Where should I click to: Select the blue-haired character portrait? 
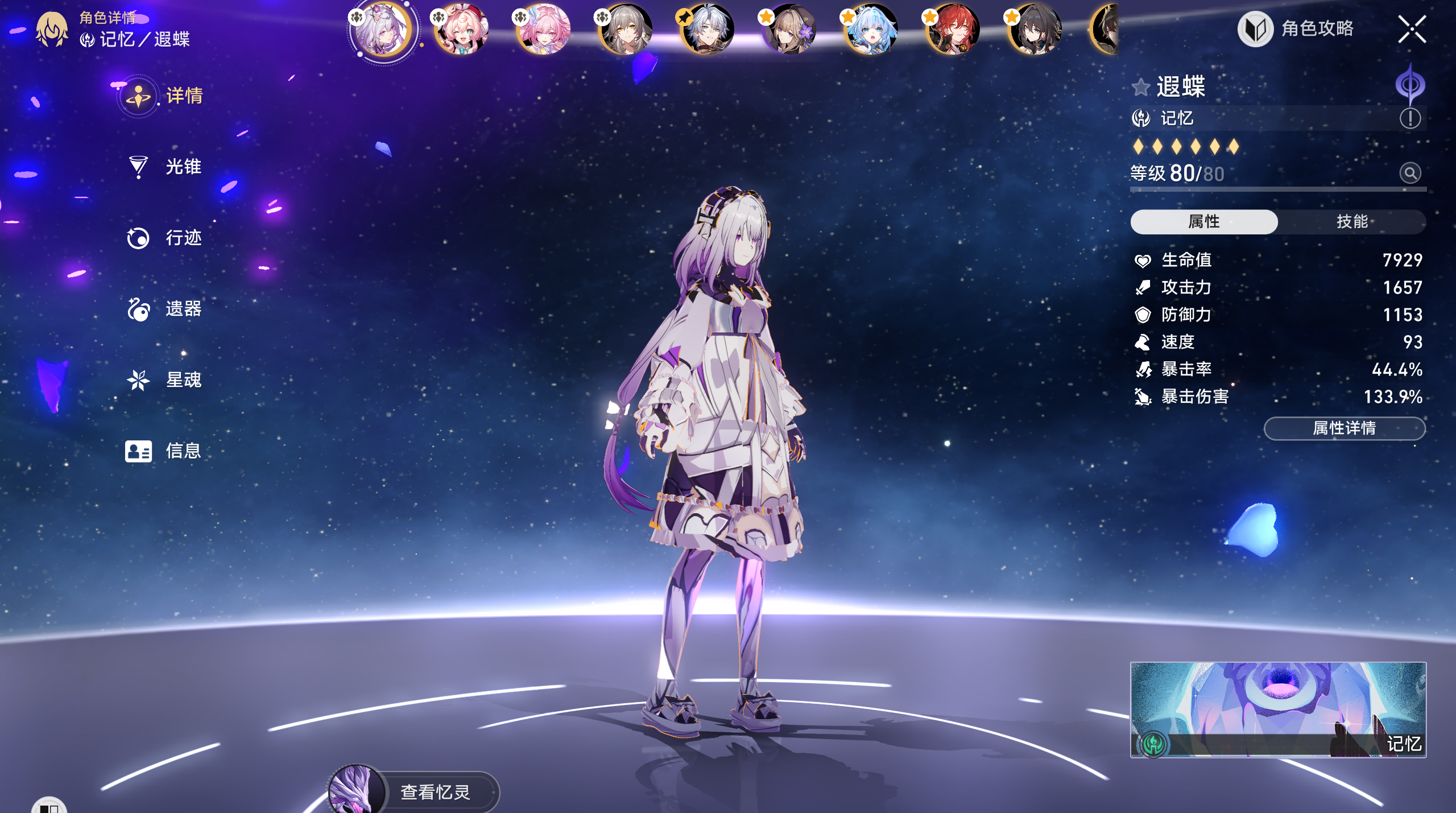pos(871,29)
